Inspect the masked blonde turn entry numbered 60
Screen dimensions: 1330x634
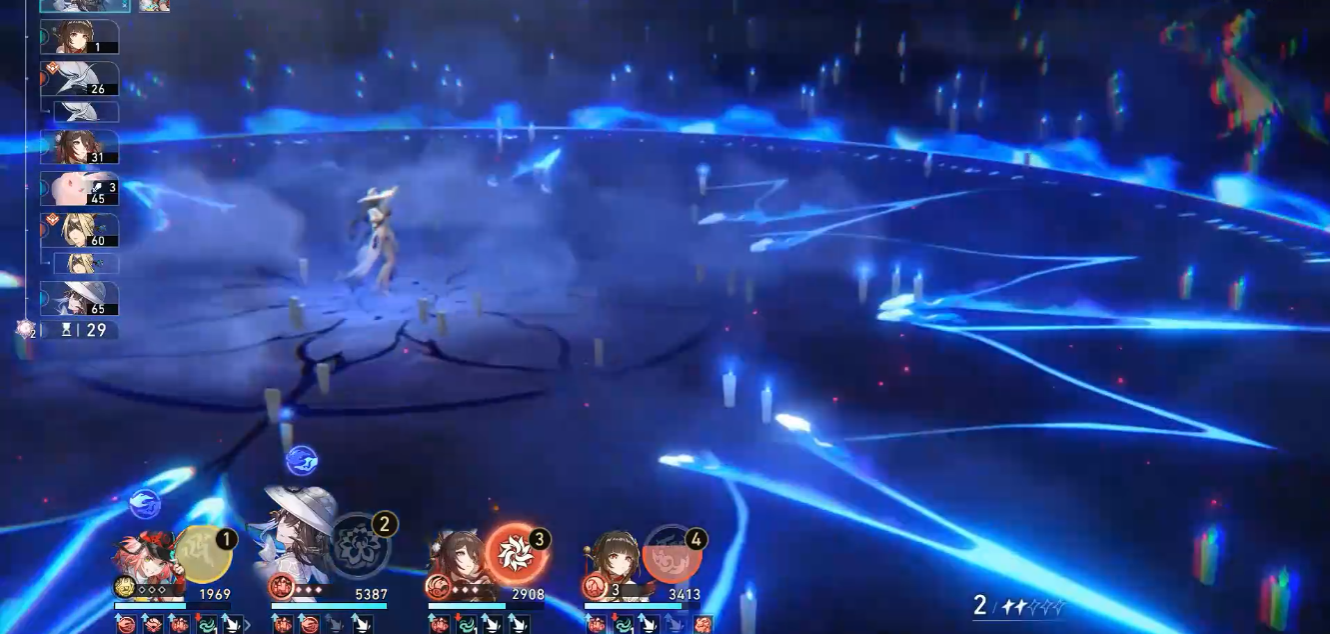pyautogui.click(x=79, y=230)
